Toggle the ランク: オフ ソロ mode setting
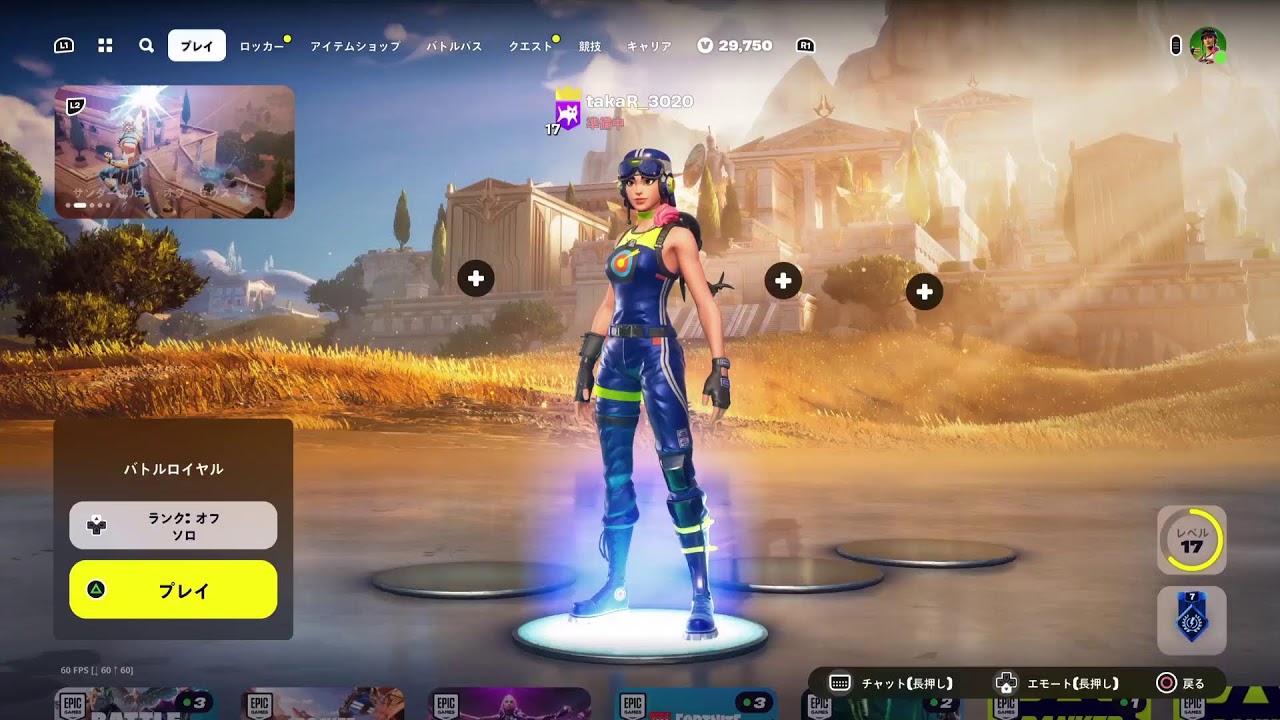This screenshot has height=720, width=1280. pos(172,524)
